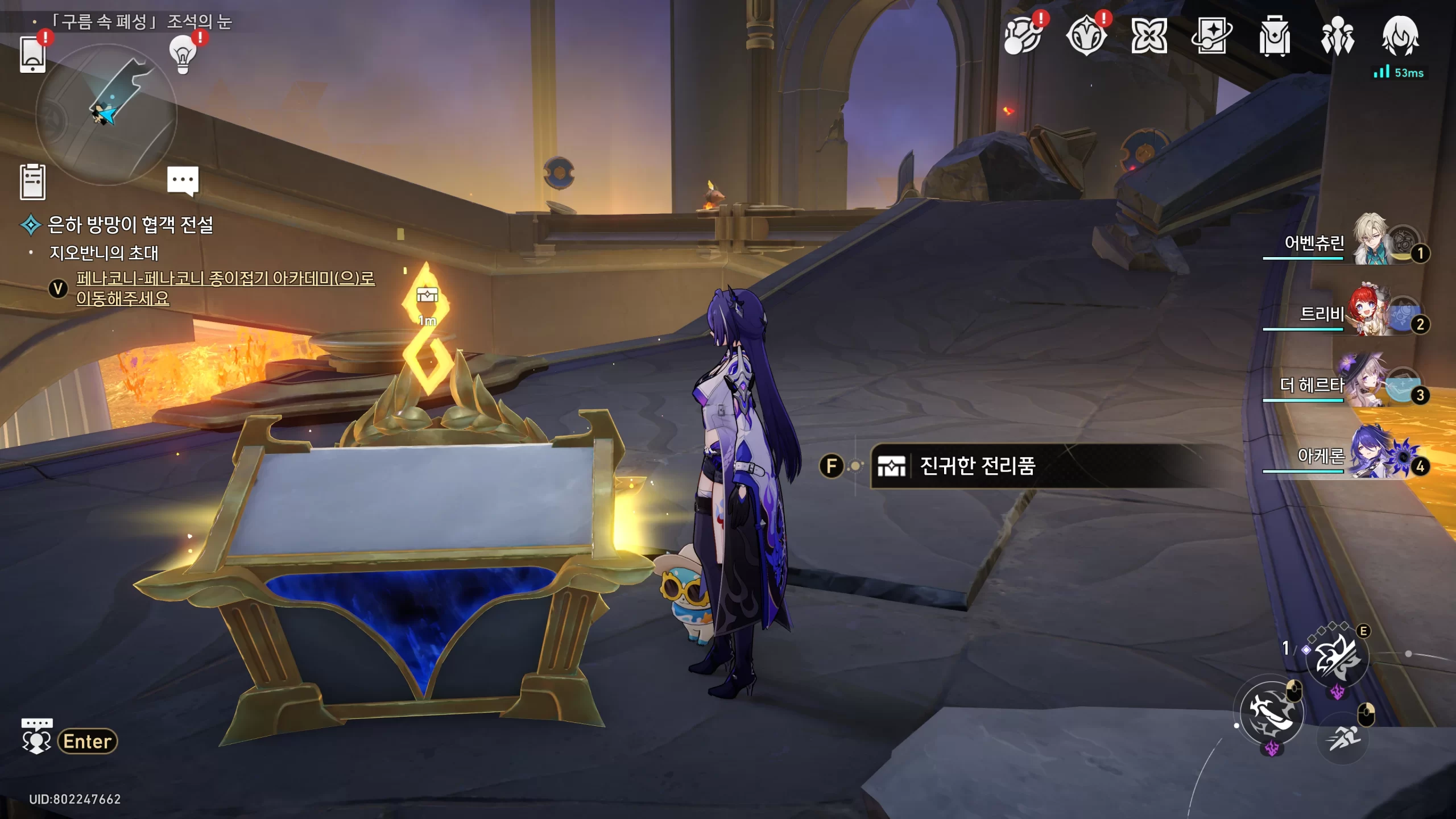Viewport: 1456px width, 819px height.
Task: Activate Acheron's technique skill icon
Action: click(x=1337, y=657)
